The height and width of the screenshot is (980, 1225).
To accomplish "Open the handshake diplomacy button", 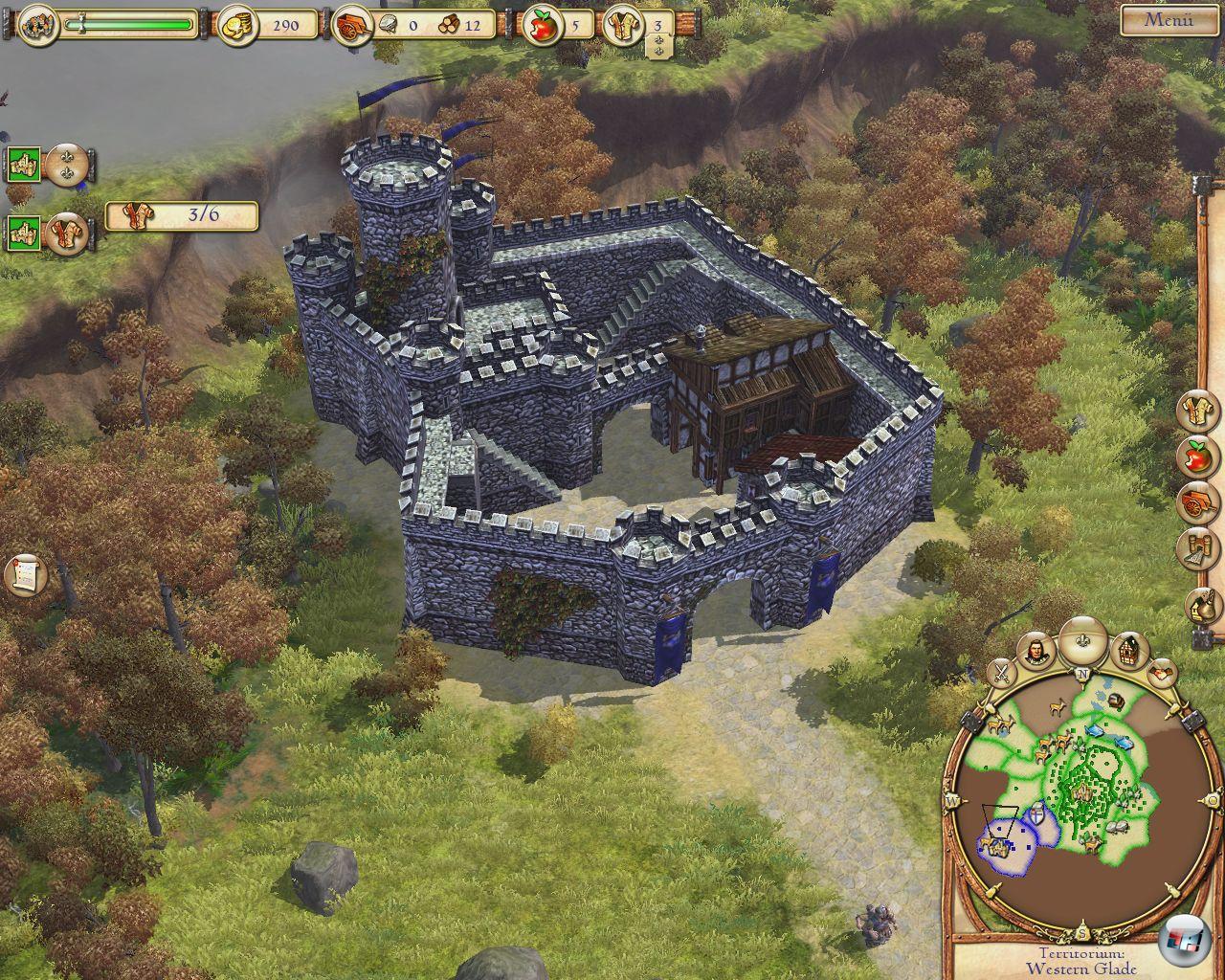I will (x=1163, y=671).
